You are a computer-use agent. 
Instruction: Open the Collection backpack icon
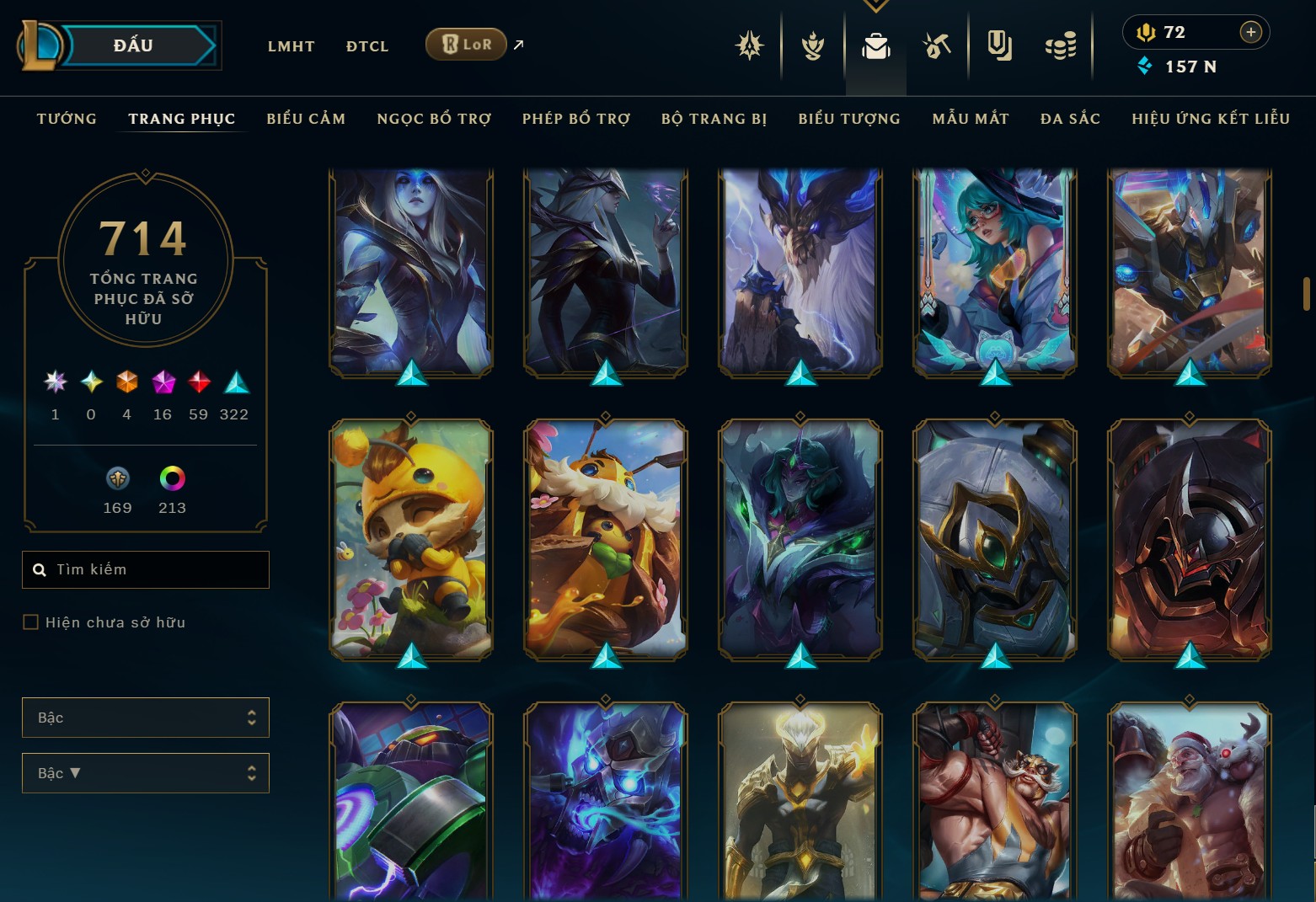[876, 46]
